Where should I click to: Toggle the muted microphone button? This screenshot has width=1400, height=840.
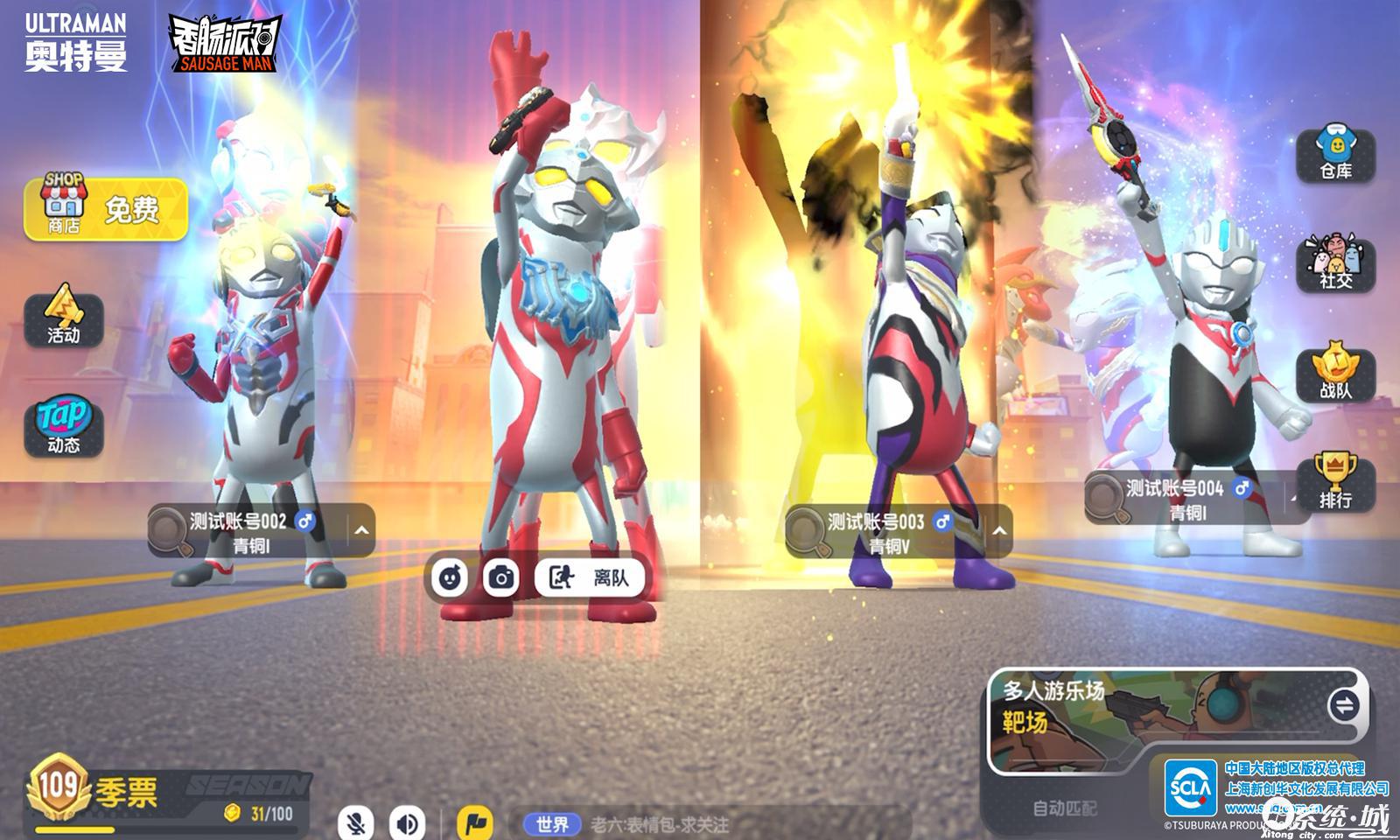[356, 822]
